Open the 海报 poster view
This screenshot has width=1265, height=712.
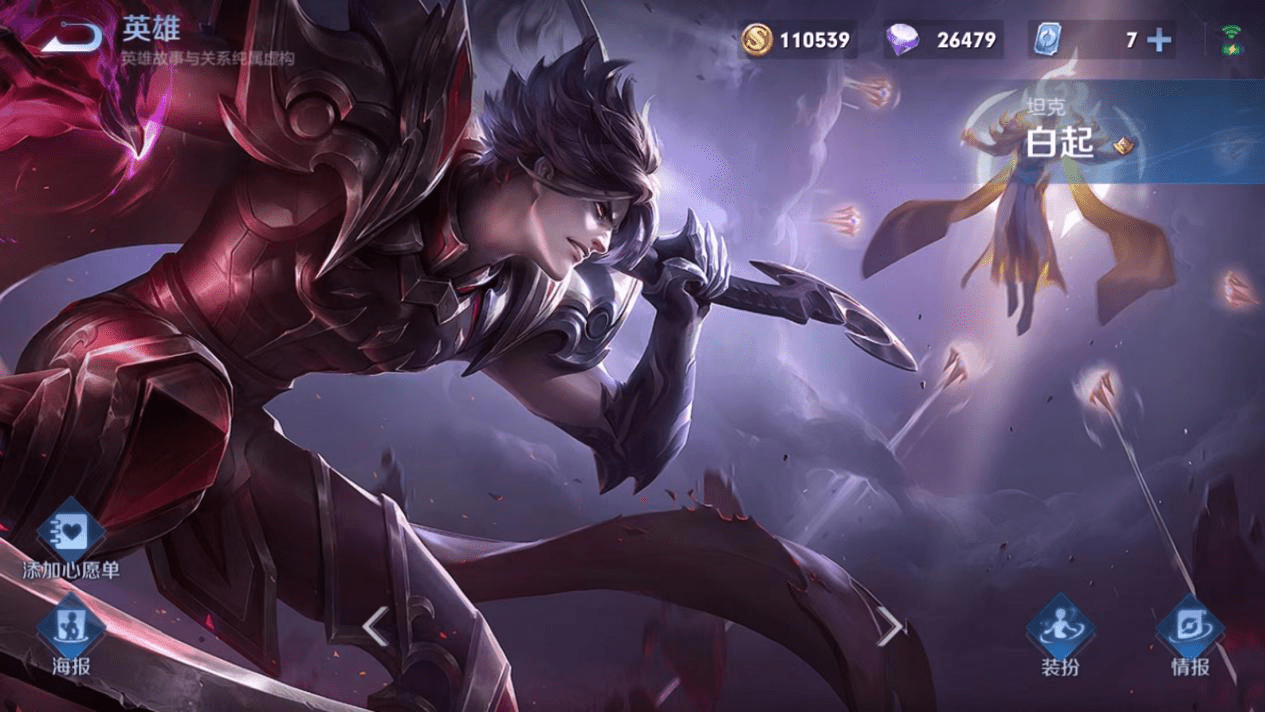coord(71,632)
